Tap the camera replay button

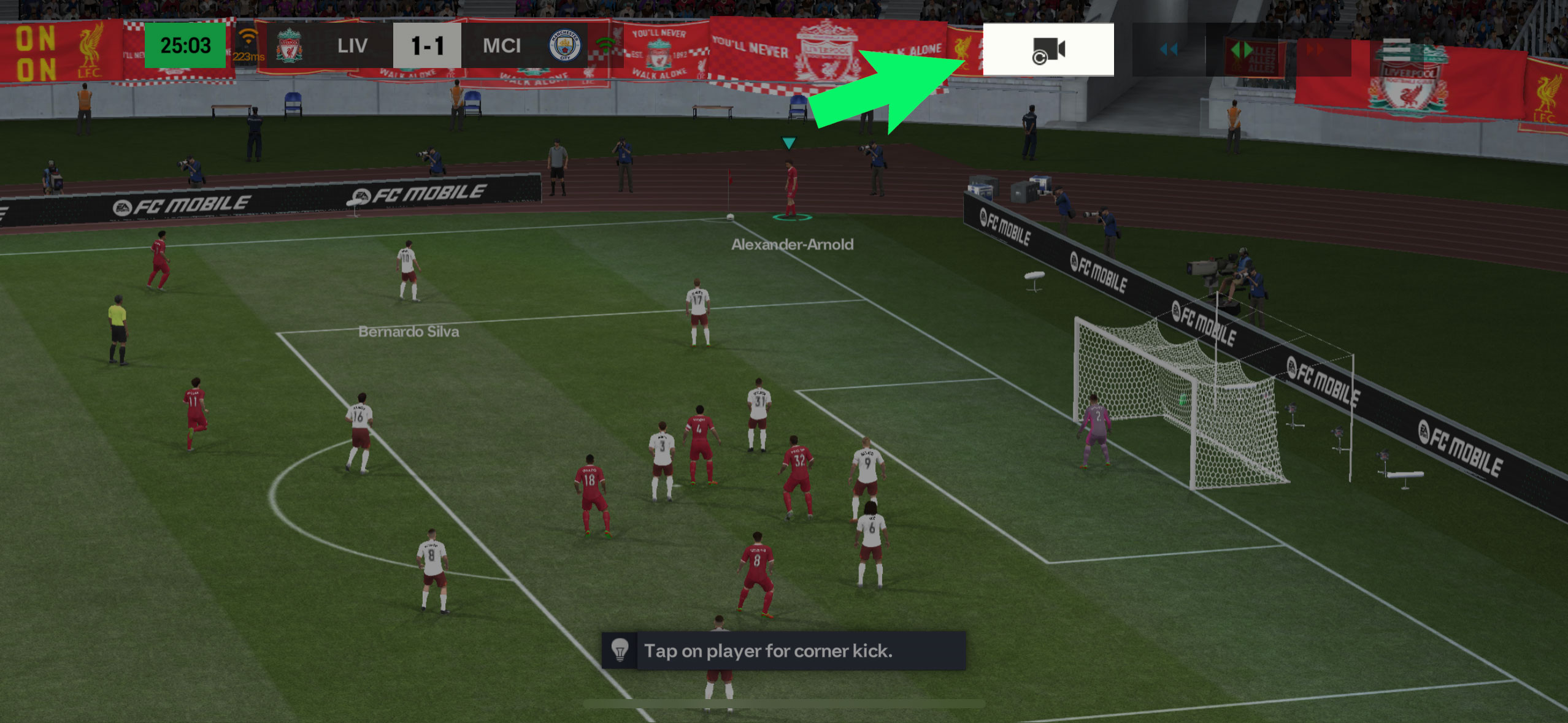(1048, 50)
